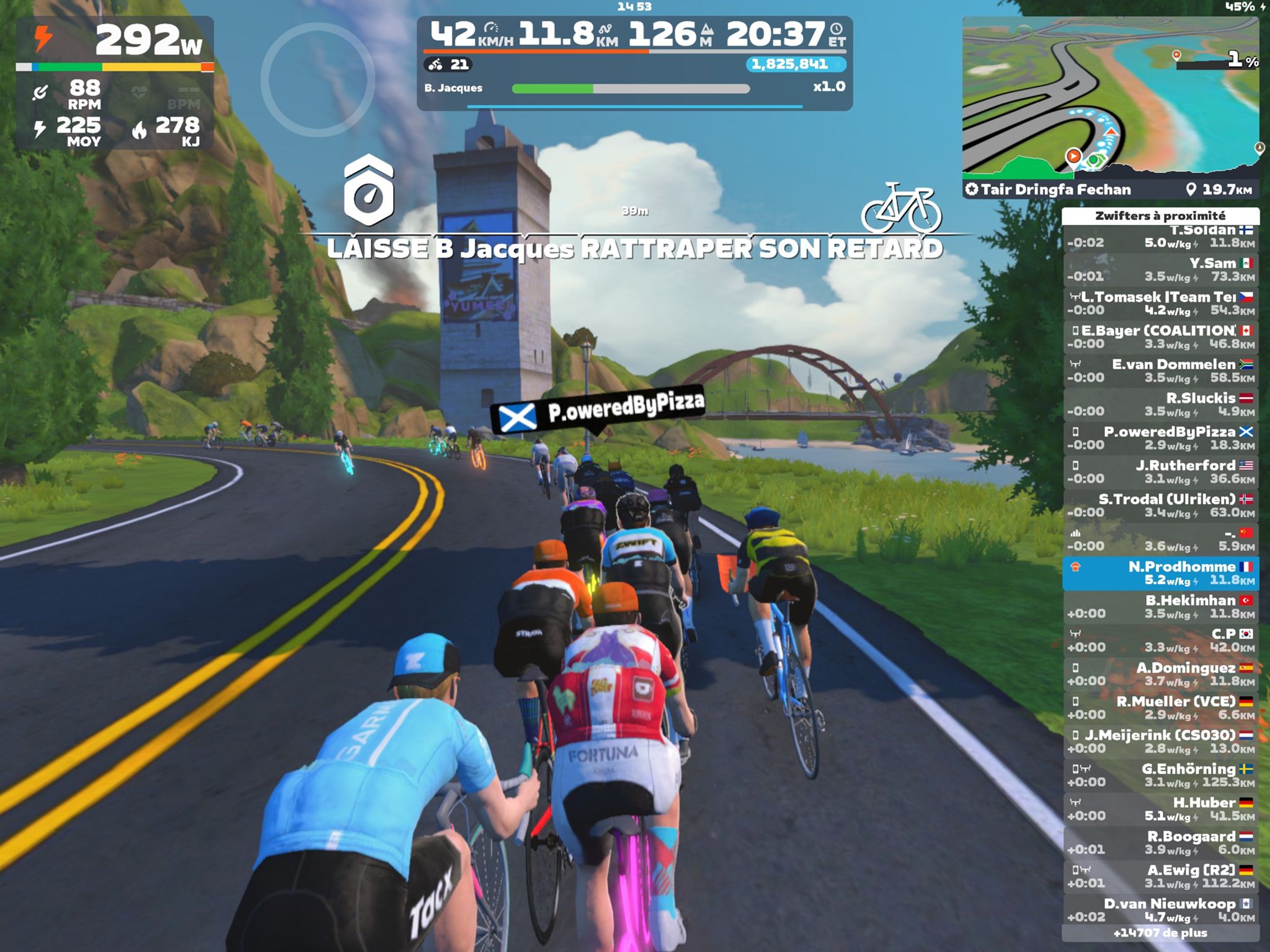Open the minimap in the top-right corner
This screenshot has height=952, width=1270.
click(x=1110, y=98)
